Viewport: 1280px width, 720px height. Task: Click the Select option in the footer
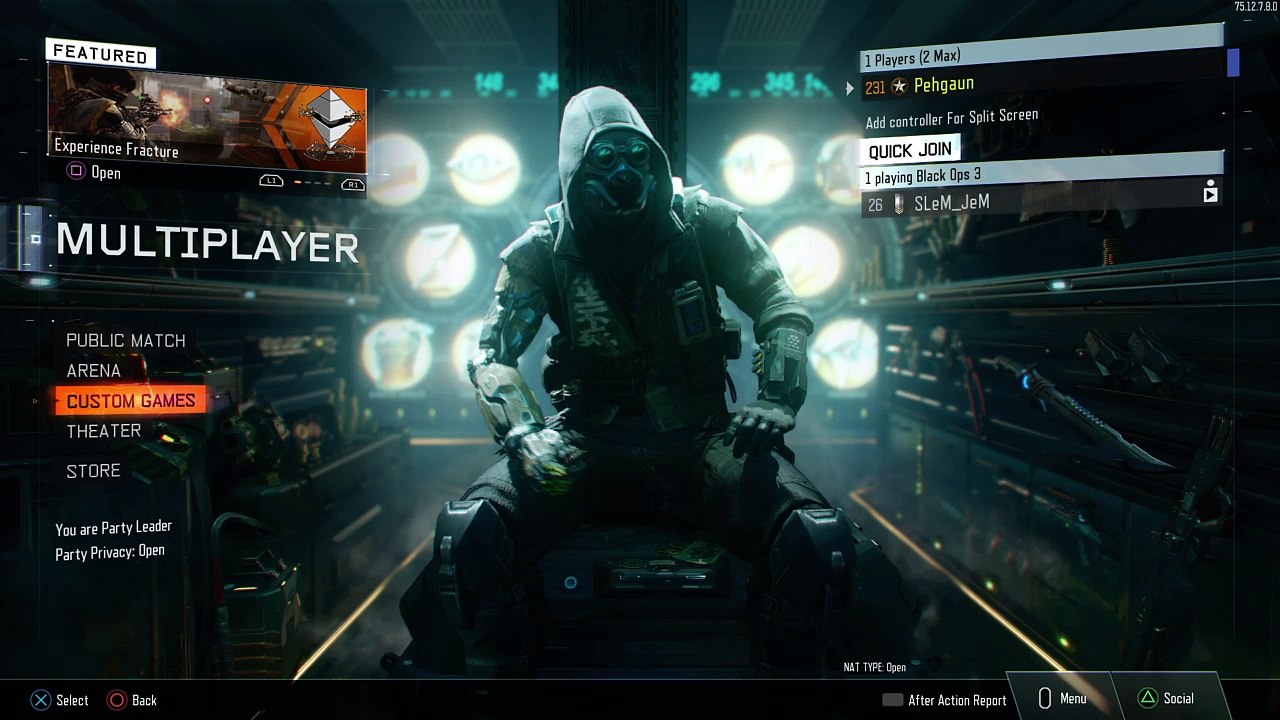click(x=60, y=700)
